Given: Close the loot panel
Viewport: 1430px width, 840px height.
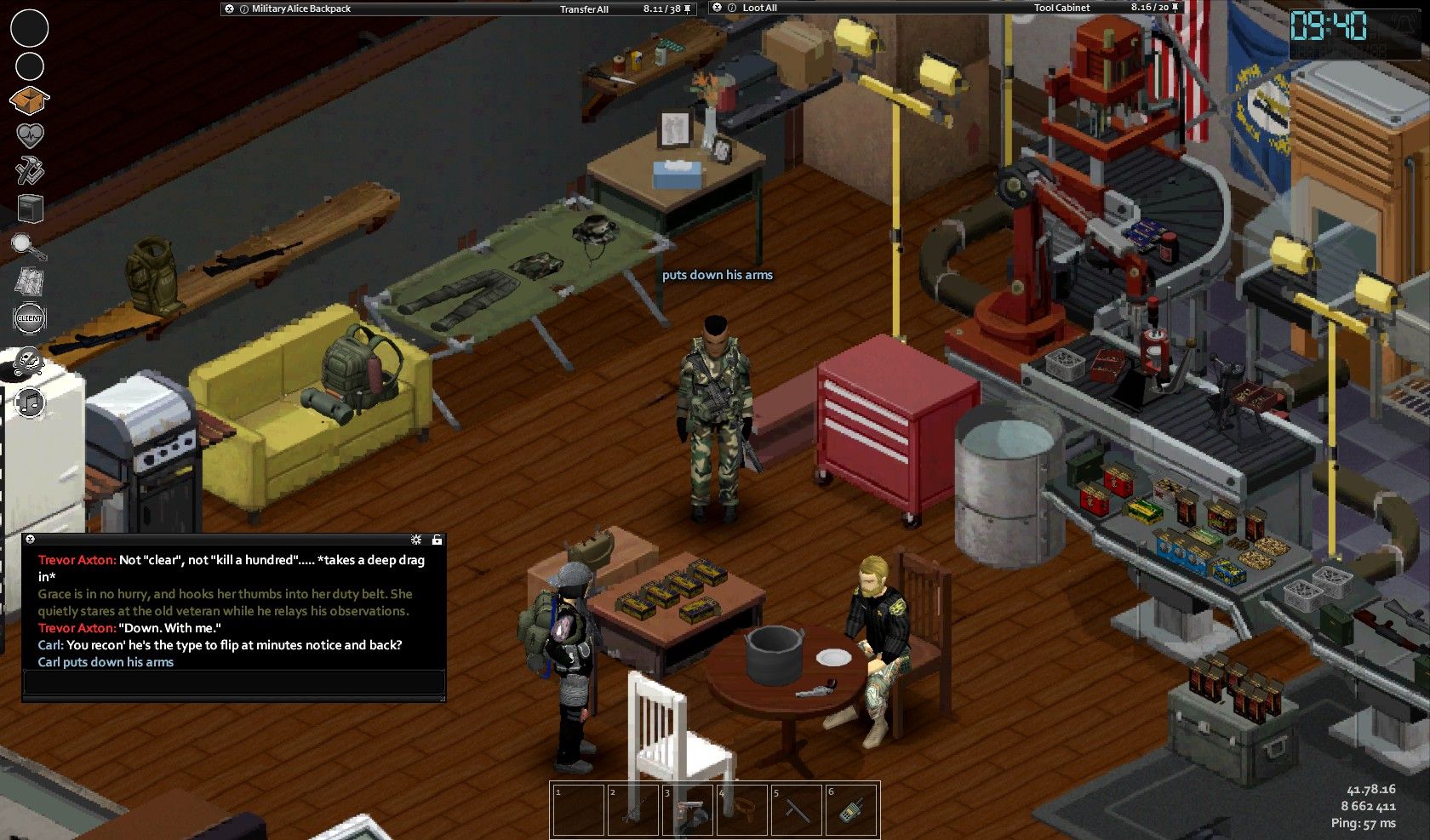Looking at the screenshot, I should point(717,8).
